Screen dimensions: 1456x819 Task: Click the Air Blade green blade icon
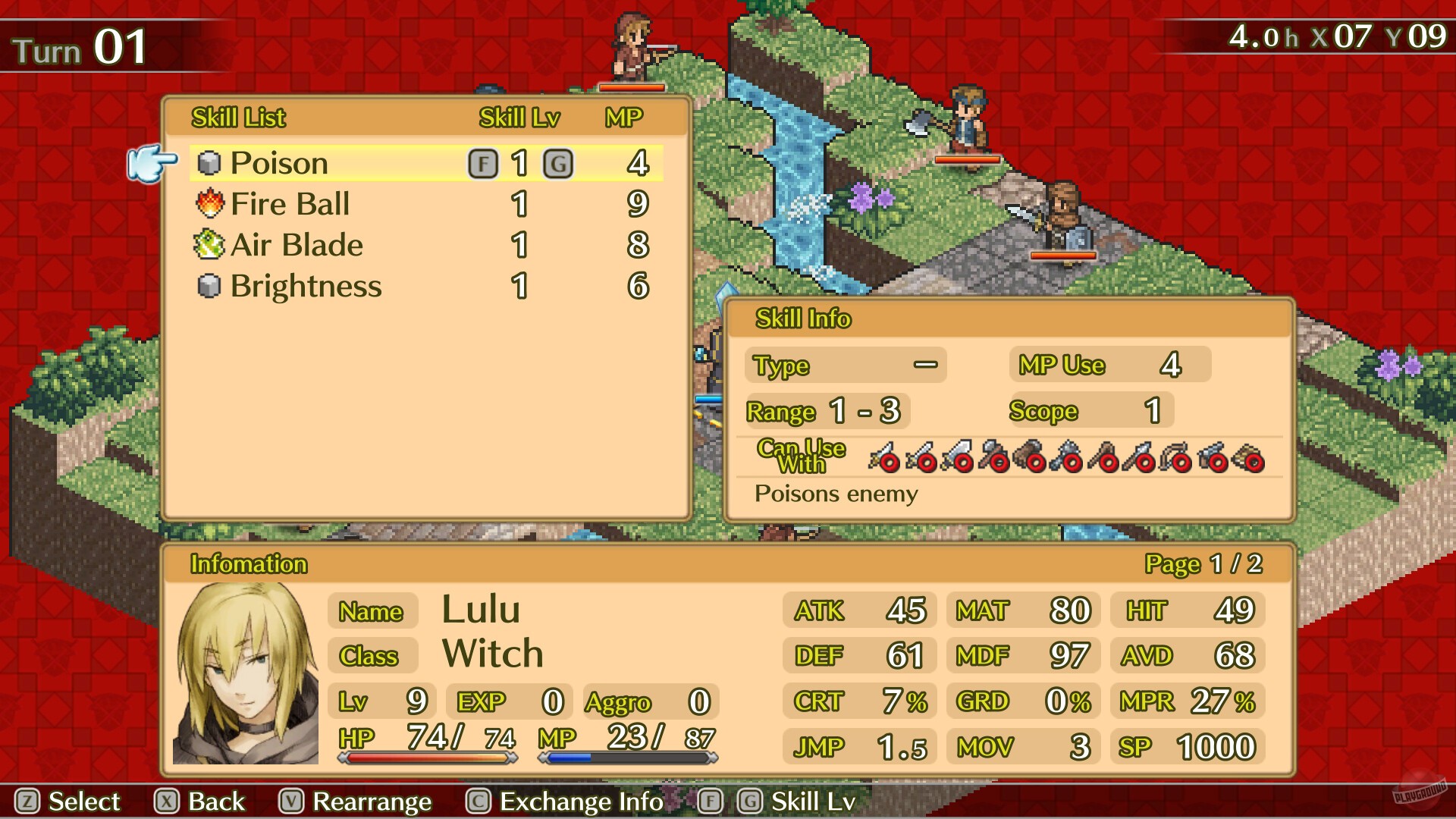click(210, 244)
